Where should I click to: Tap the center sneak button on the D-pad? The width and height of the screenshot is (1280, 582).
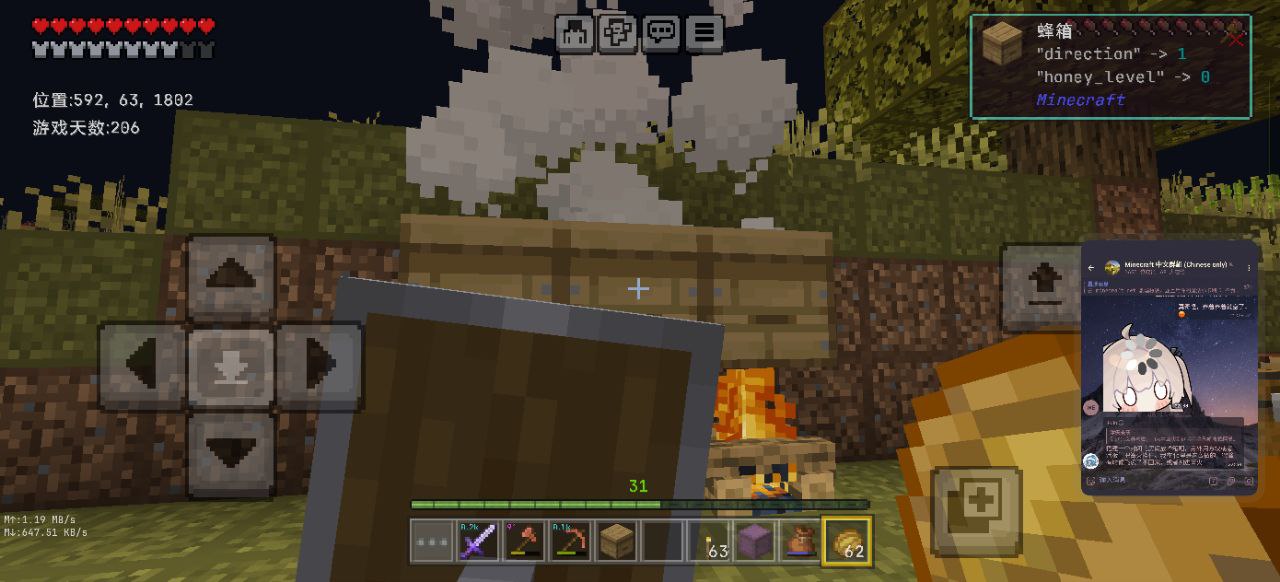click(x=231, y=366)
